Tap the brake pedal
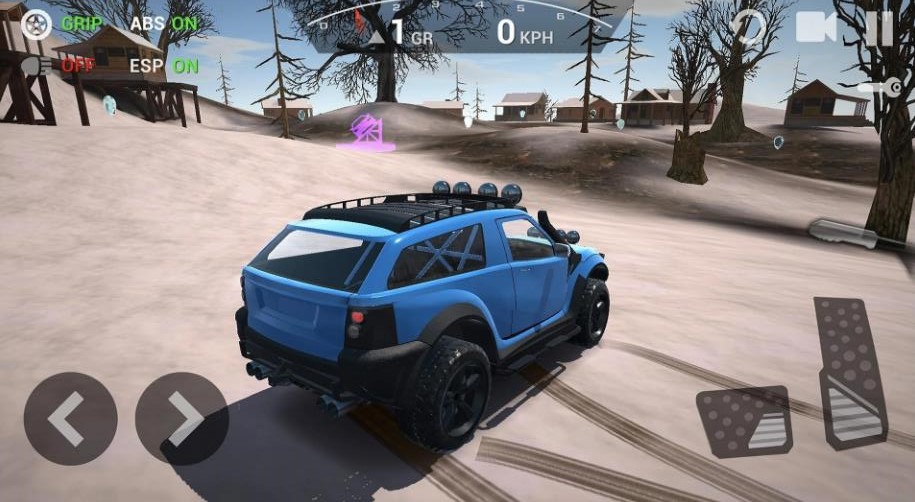 (x=744, y=421)
